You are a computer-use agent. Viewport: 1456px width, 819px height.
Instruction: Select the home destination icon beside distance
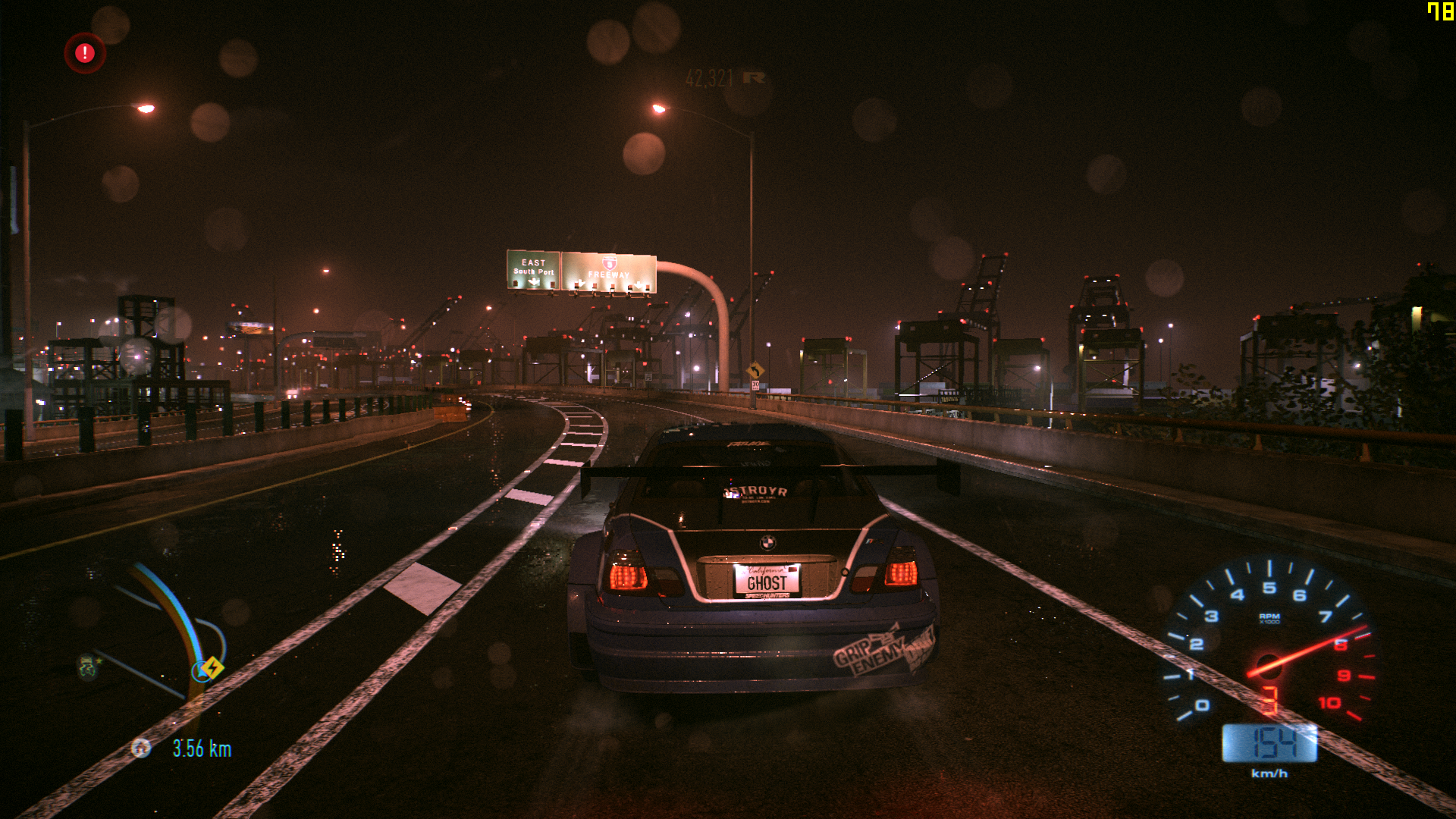point(141,748)
